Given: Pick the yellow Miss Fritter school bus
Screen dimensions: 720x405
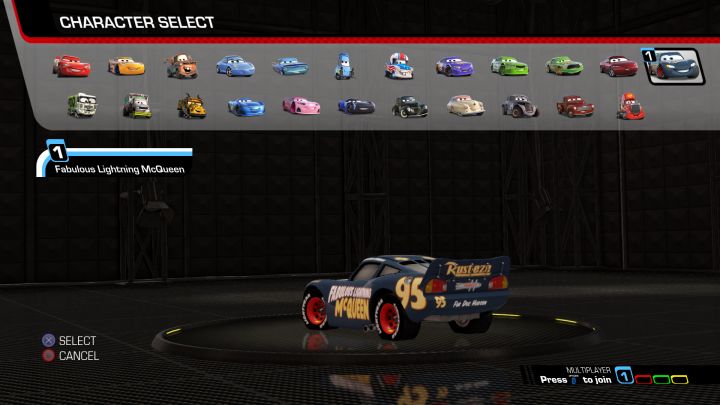Looking at the screenshot, I should click(x=191, y=105).
